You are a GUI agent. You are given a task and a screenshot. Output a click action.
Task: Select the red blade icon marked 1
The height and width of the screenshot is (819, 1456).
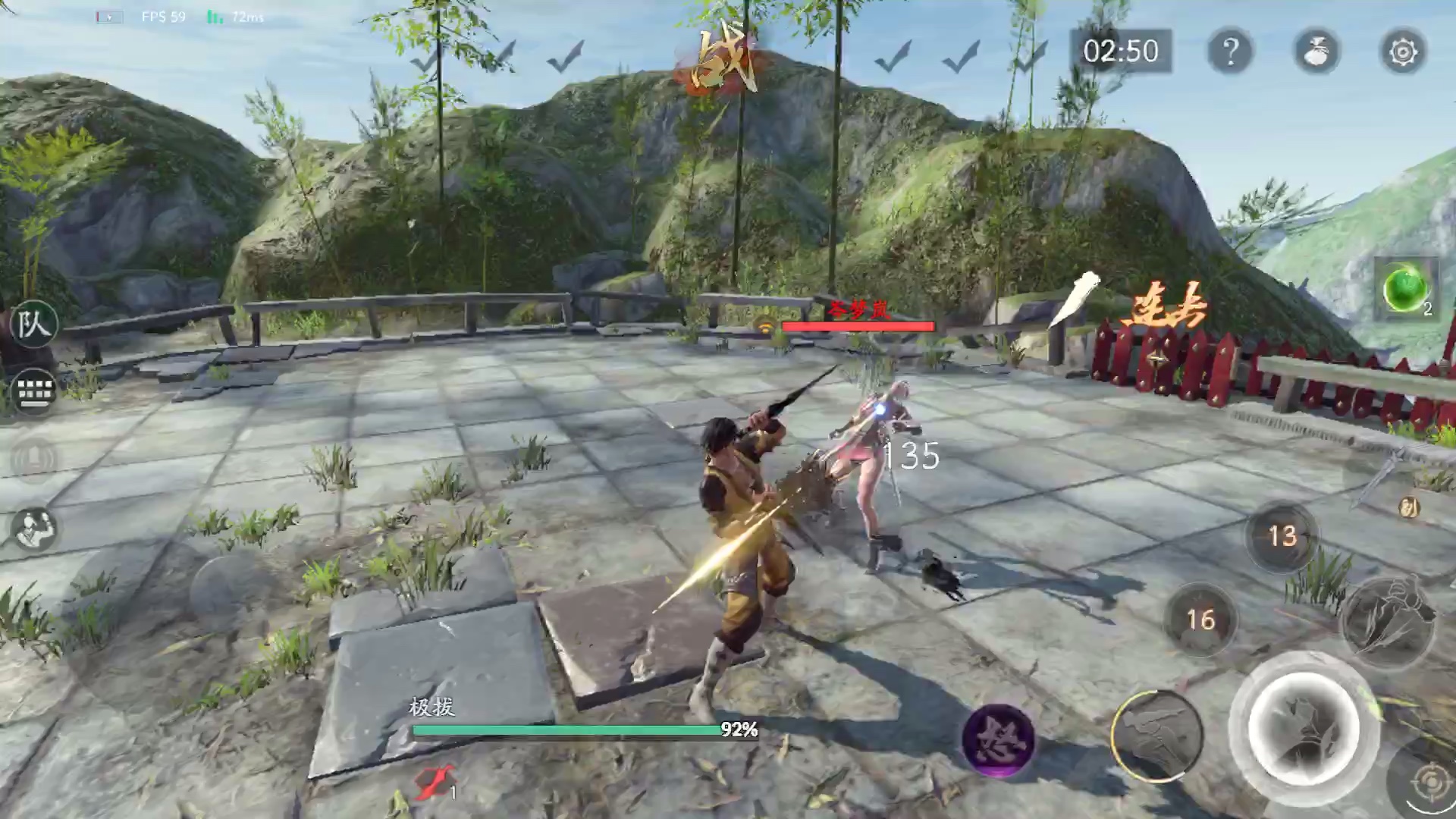[x=435, y=783]
